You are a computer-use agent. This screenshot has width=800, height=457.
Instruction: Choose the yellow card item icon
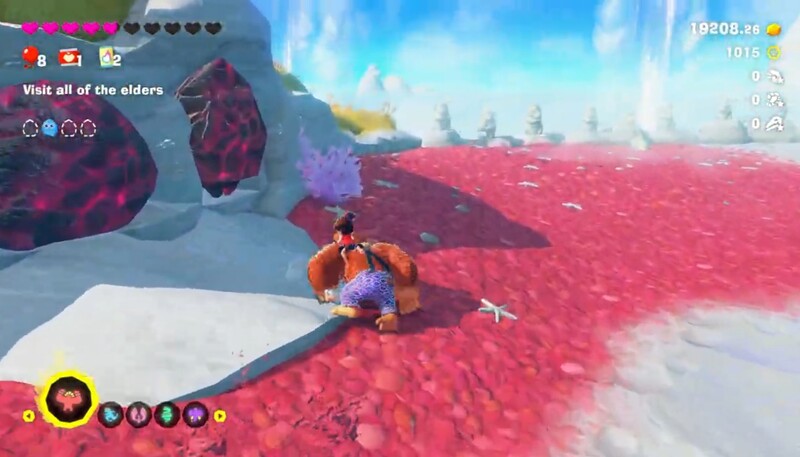click(x=105, y=58)
